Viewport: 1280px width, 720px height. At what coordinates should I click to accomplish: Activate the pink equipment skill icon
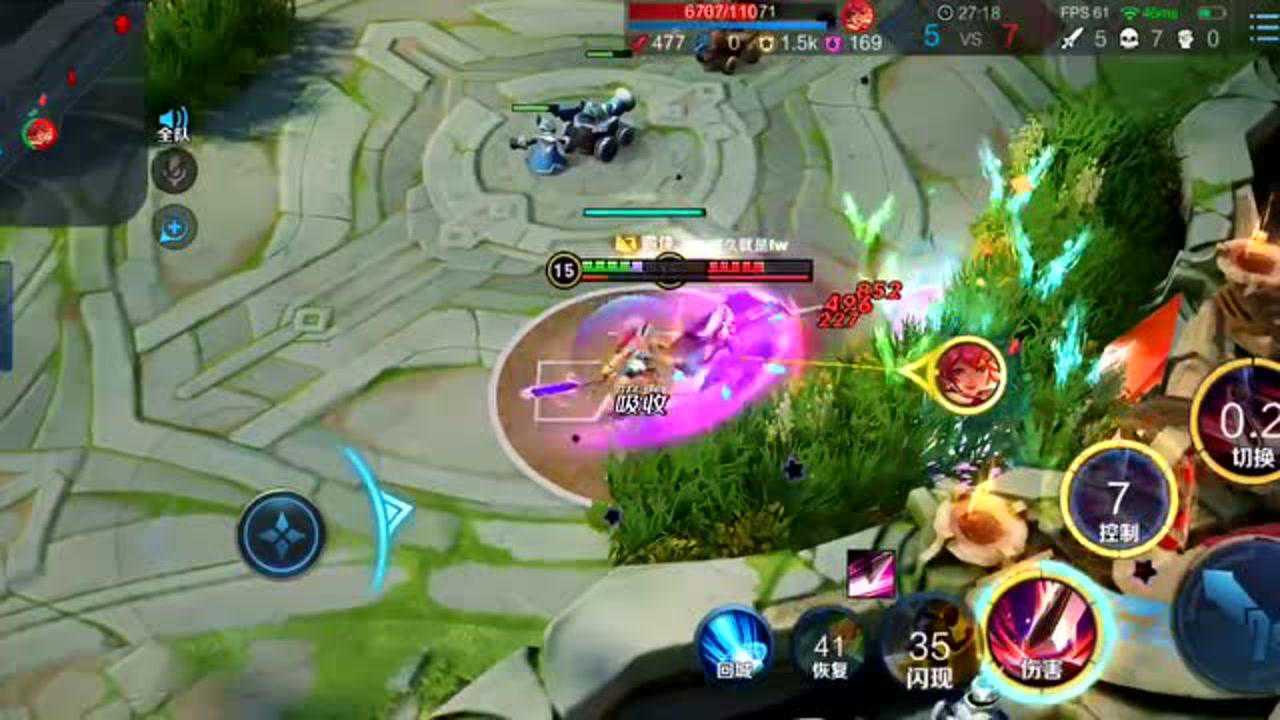870,574
